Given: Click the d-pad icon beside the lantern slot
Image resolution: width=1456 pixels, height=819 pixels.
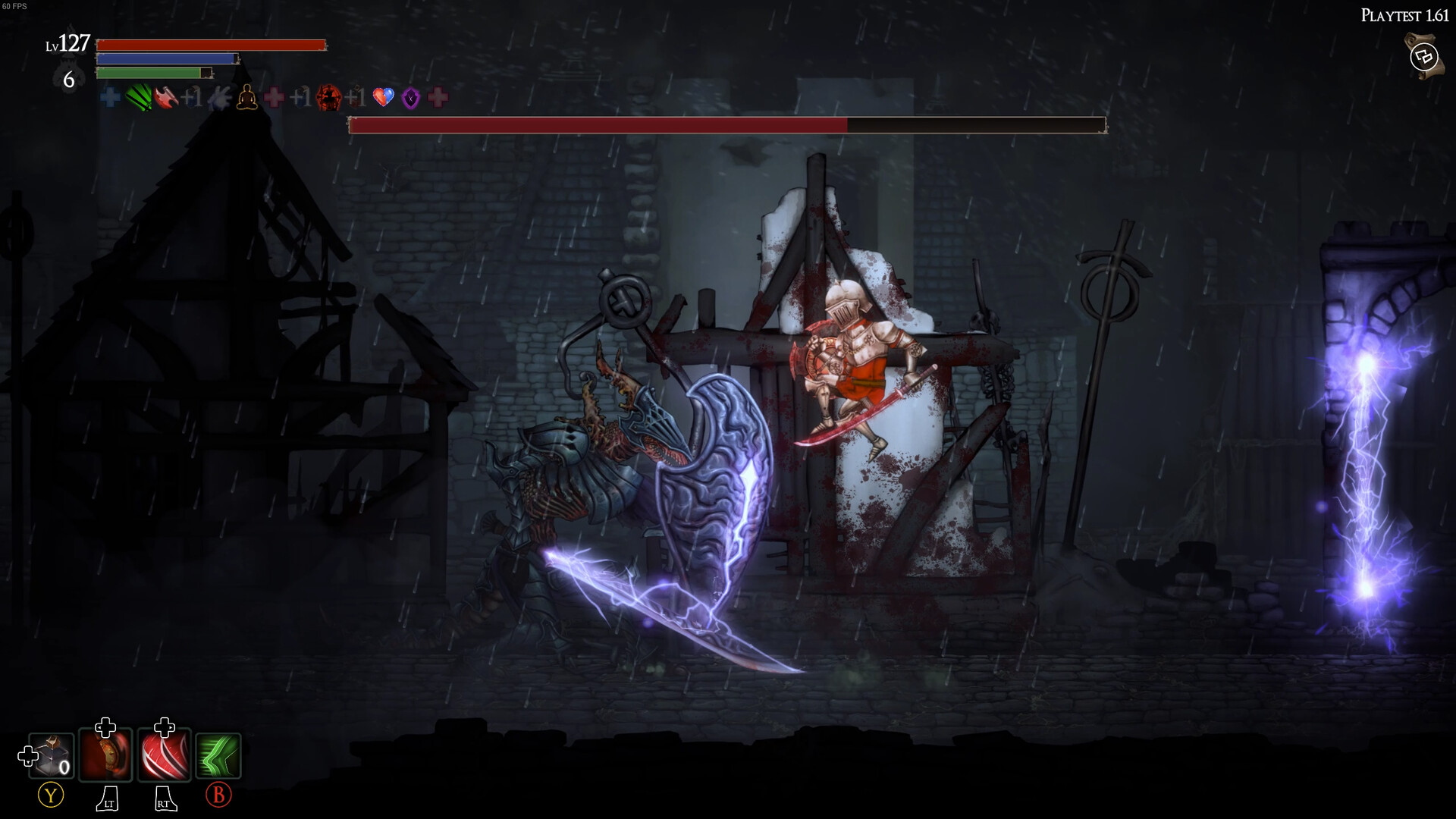Looking at the screenshot, I should [x=27, y=756].
